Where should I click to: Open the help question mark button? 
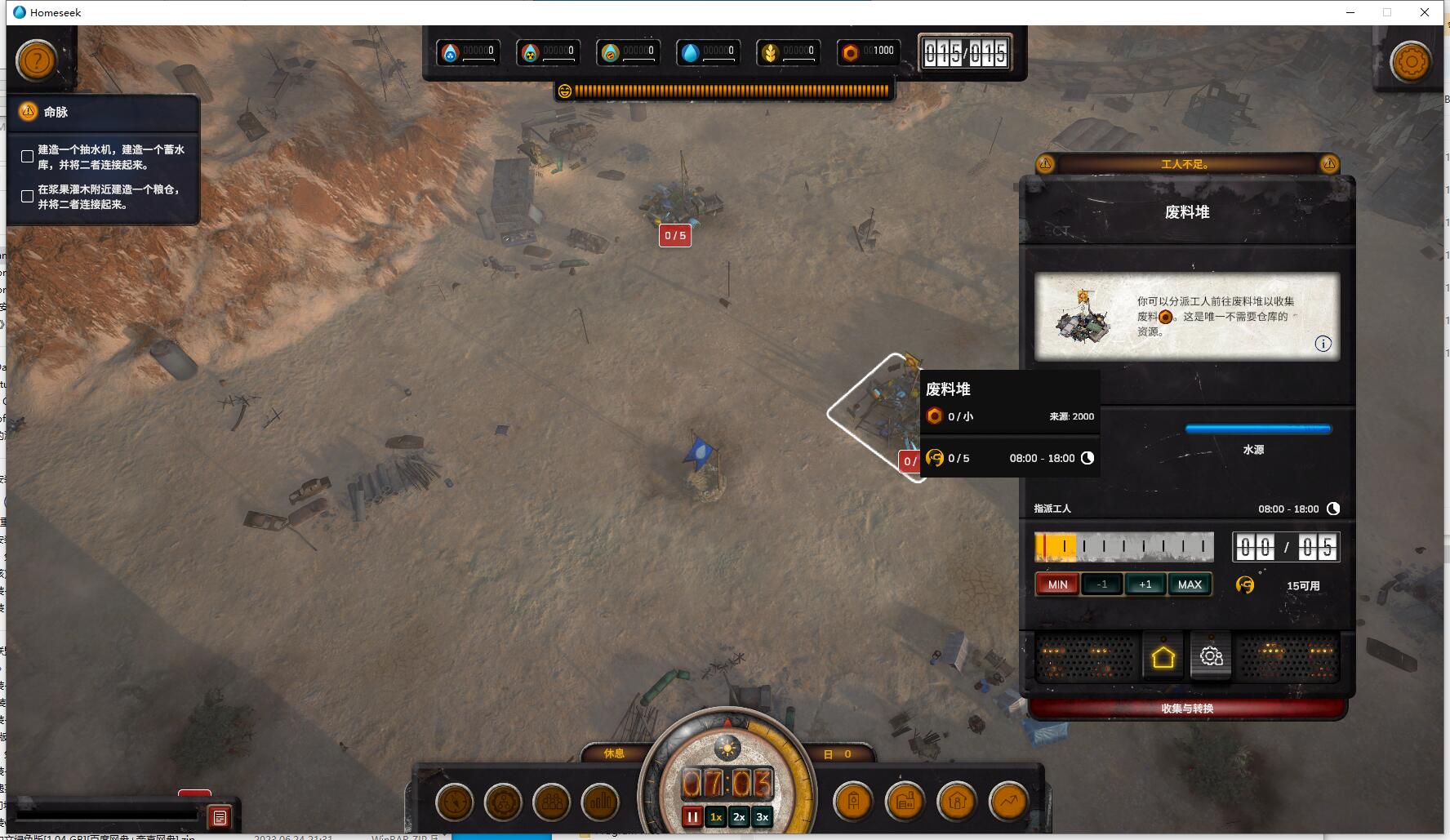[x=37, y=60]
